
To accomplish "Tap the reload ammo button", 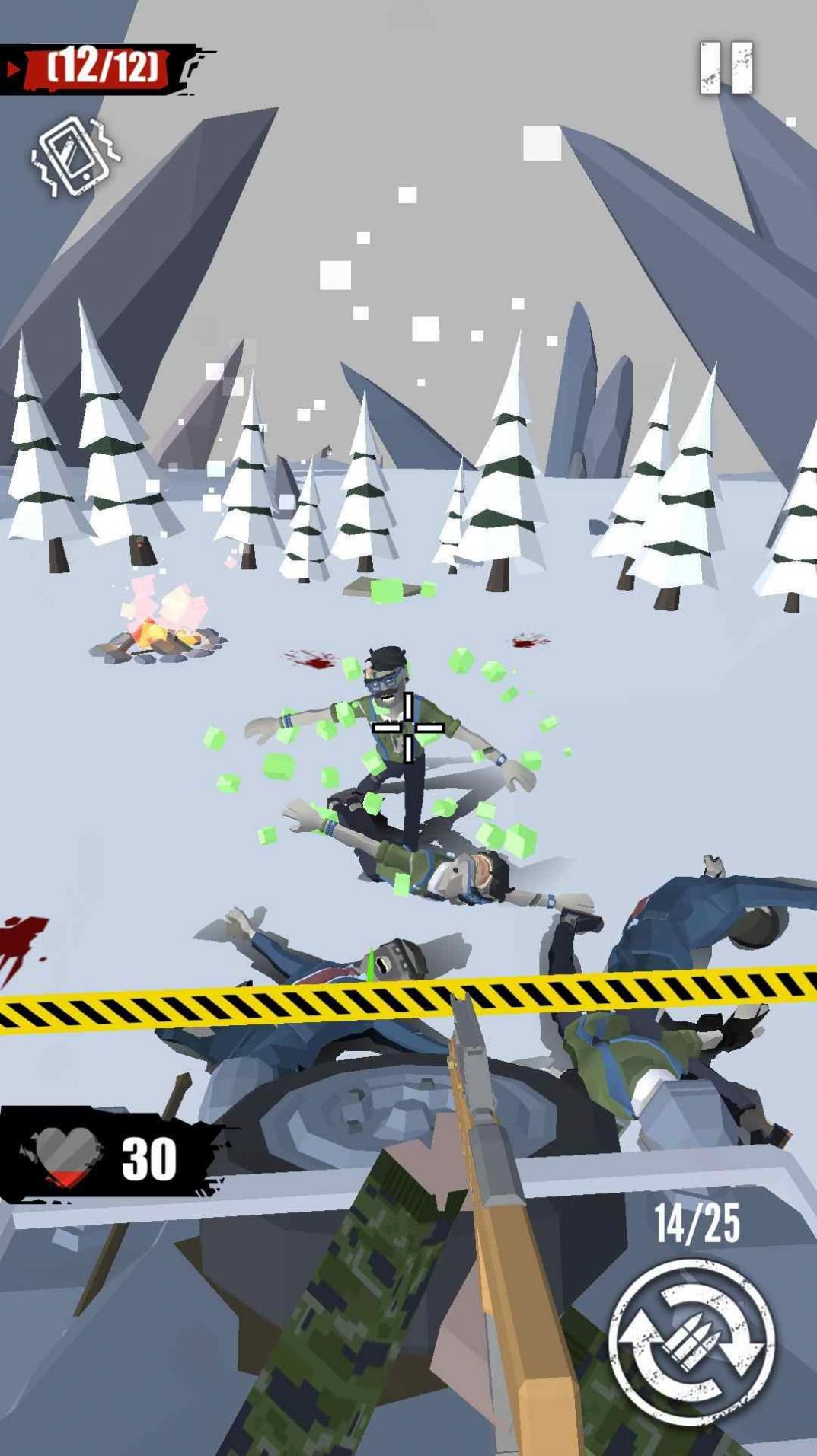I will coord(691,1345).
